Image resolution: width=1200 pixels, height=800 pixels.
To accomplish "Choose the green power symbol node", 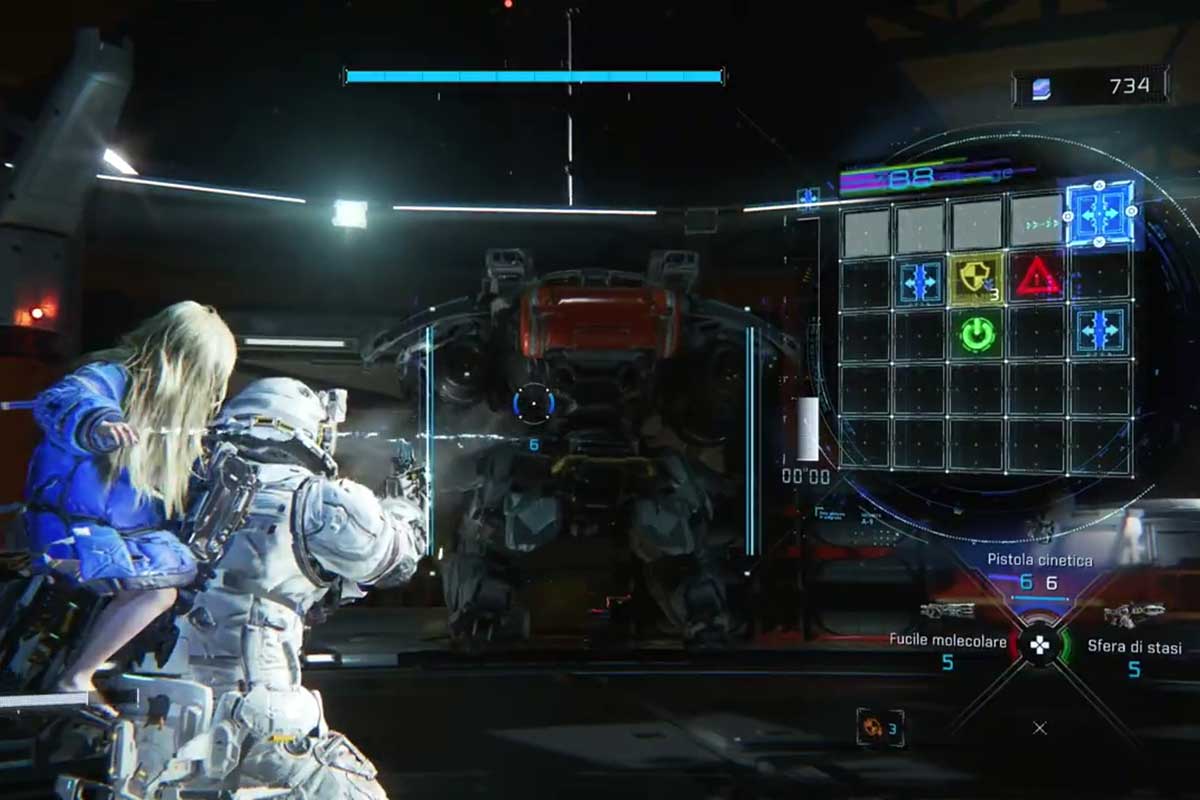I will coord(977,334).
